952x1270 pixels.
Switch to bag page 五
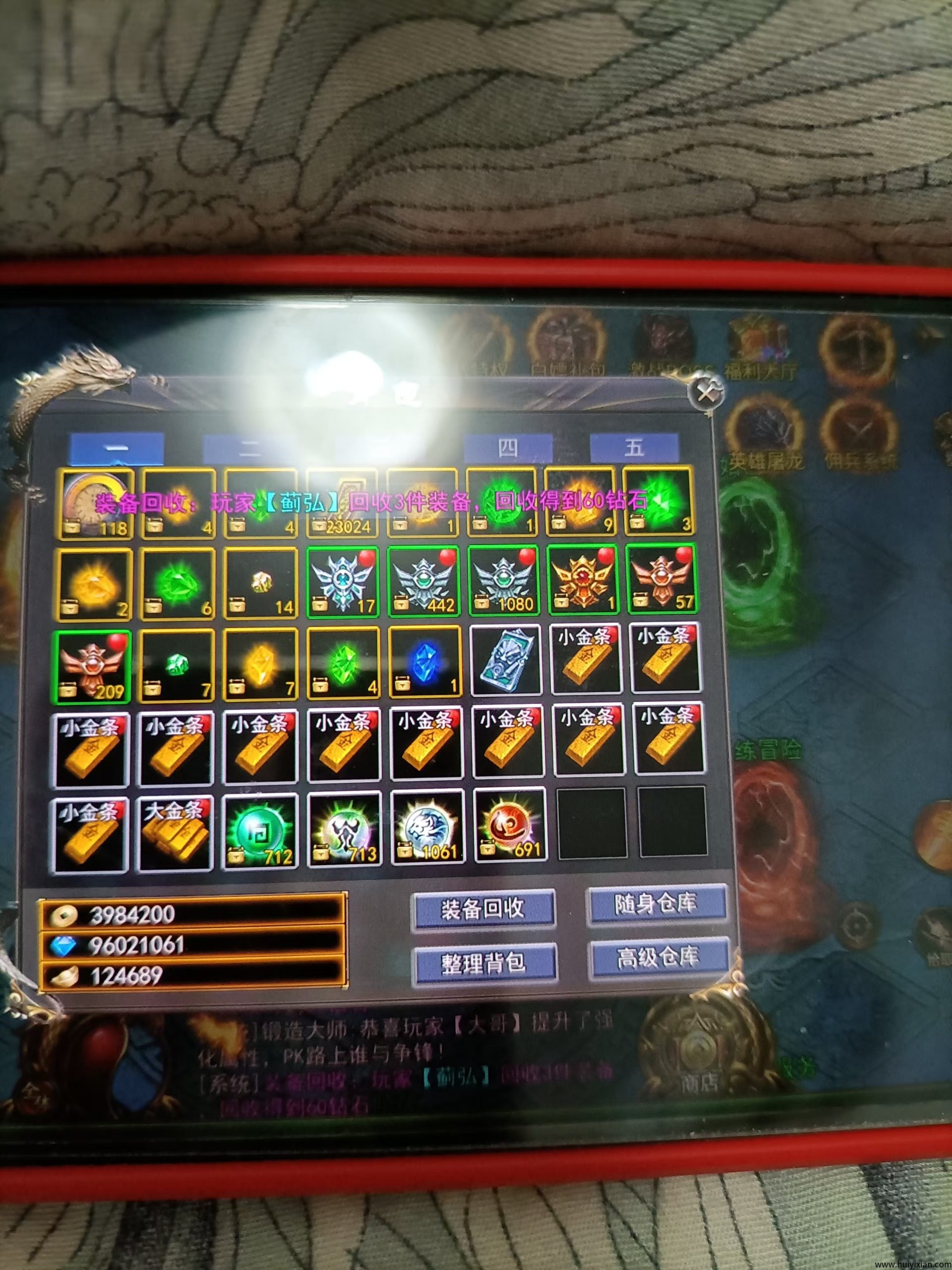pyautogui.click(x=634, y=448)
